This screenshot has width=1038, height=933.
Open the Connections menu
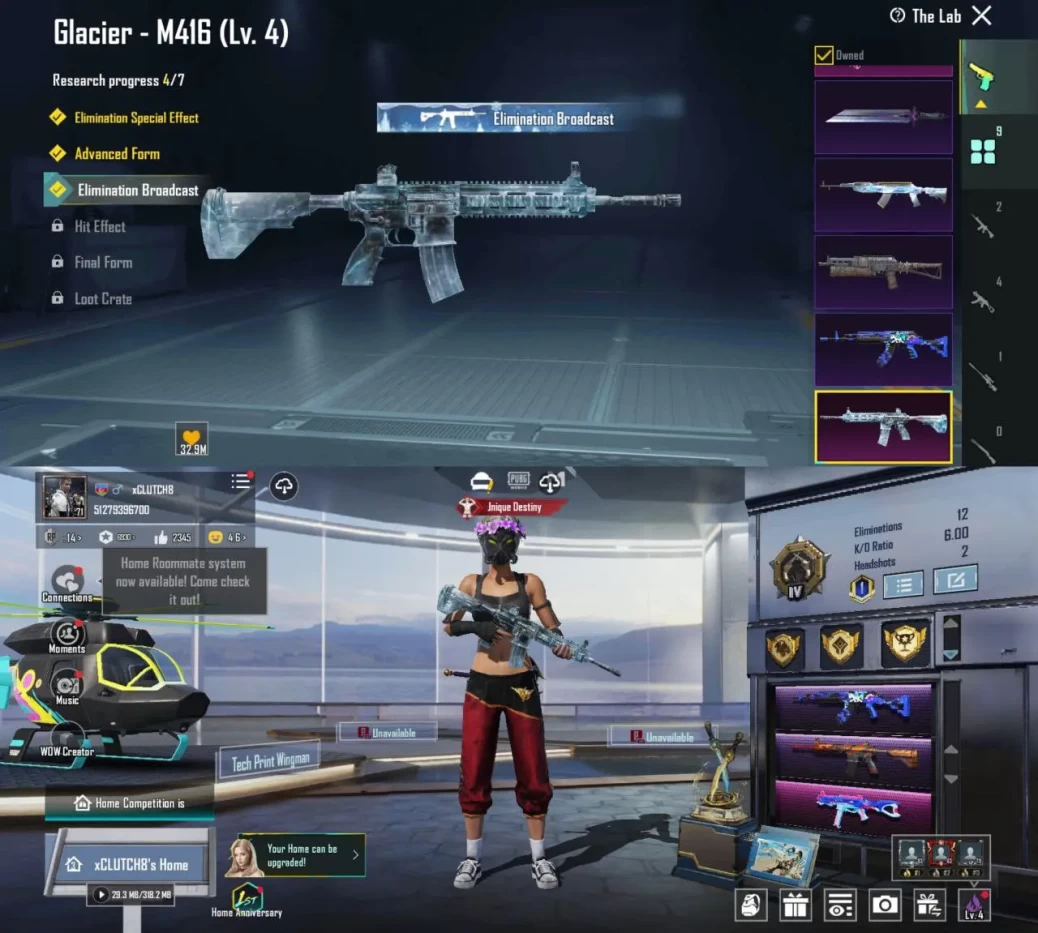67,582
